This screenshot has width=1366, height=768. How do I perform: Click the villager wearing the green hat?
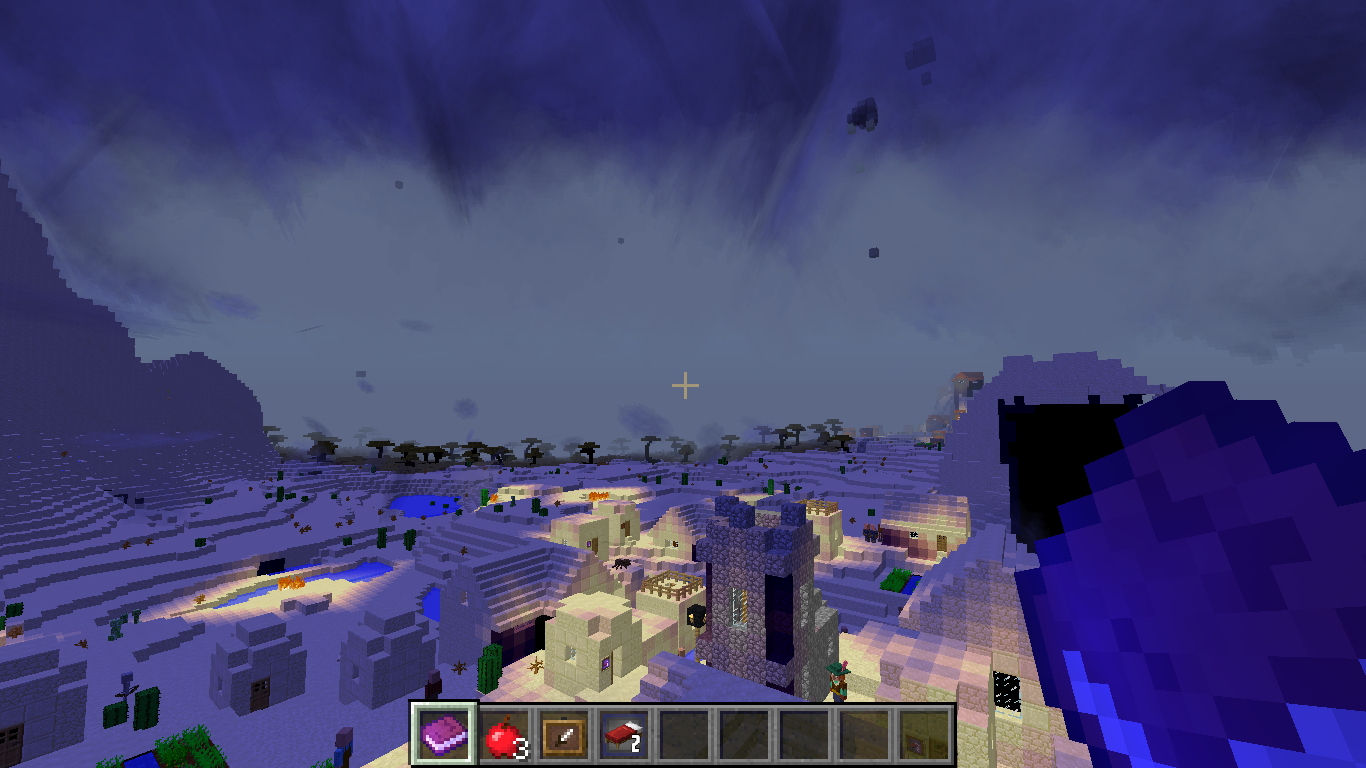[836, 680]
